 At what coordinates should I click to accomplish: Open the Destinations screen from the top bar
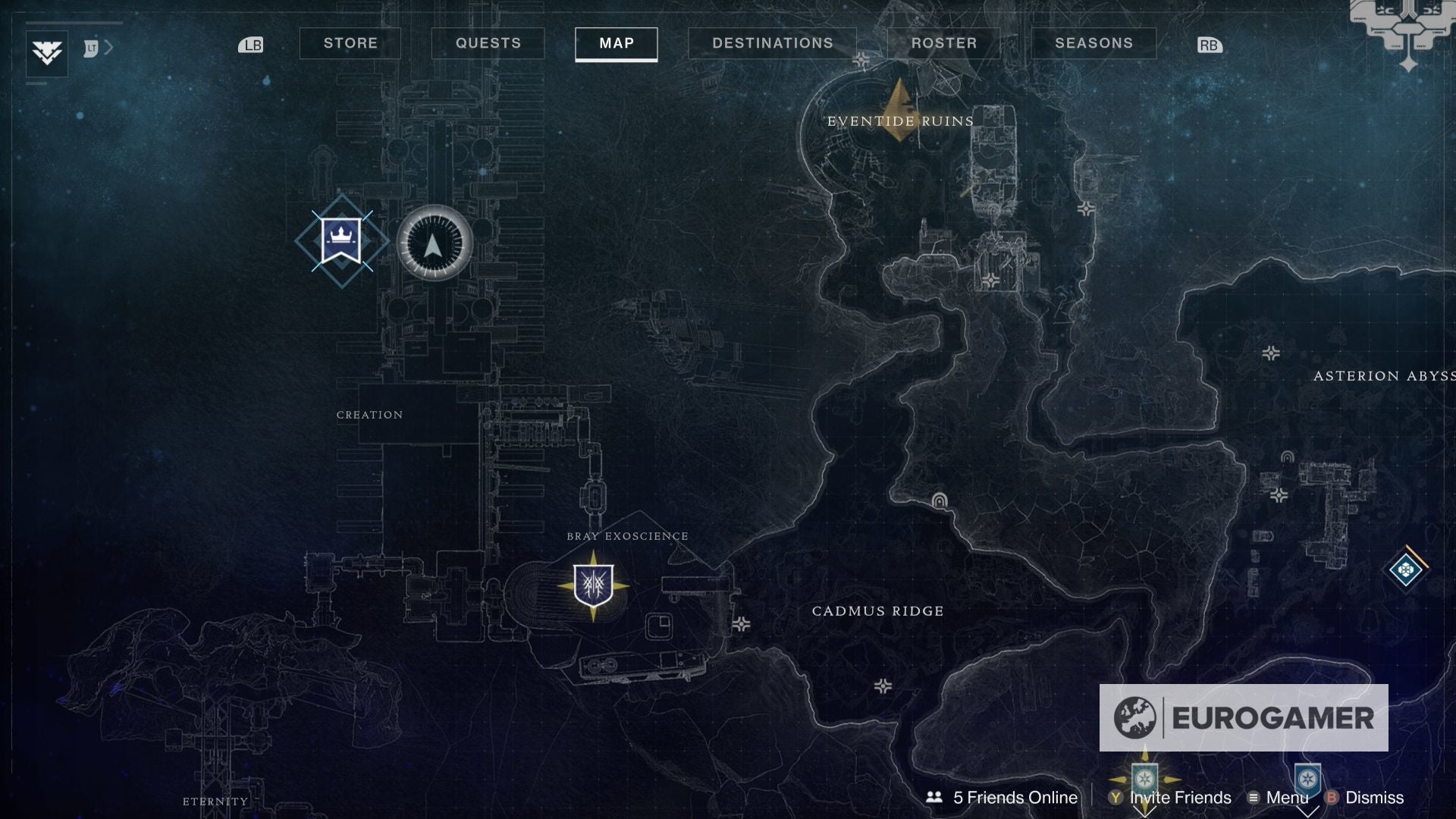click(773, 43)
